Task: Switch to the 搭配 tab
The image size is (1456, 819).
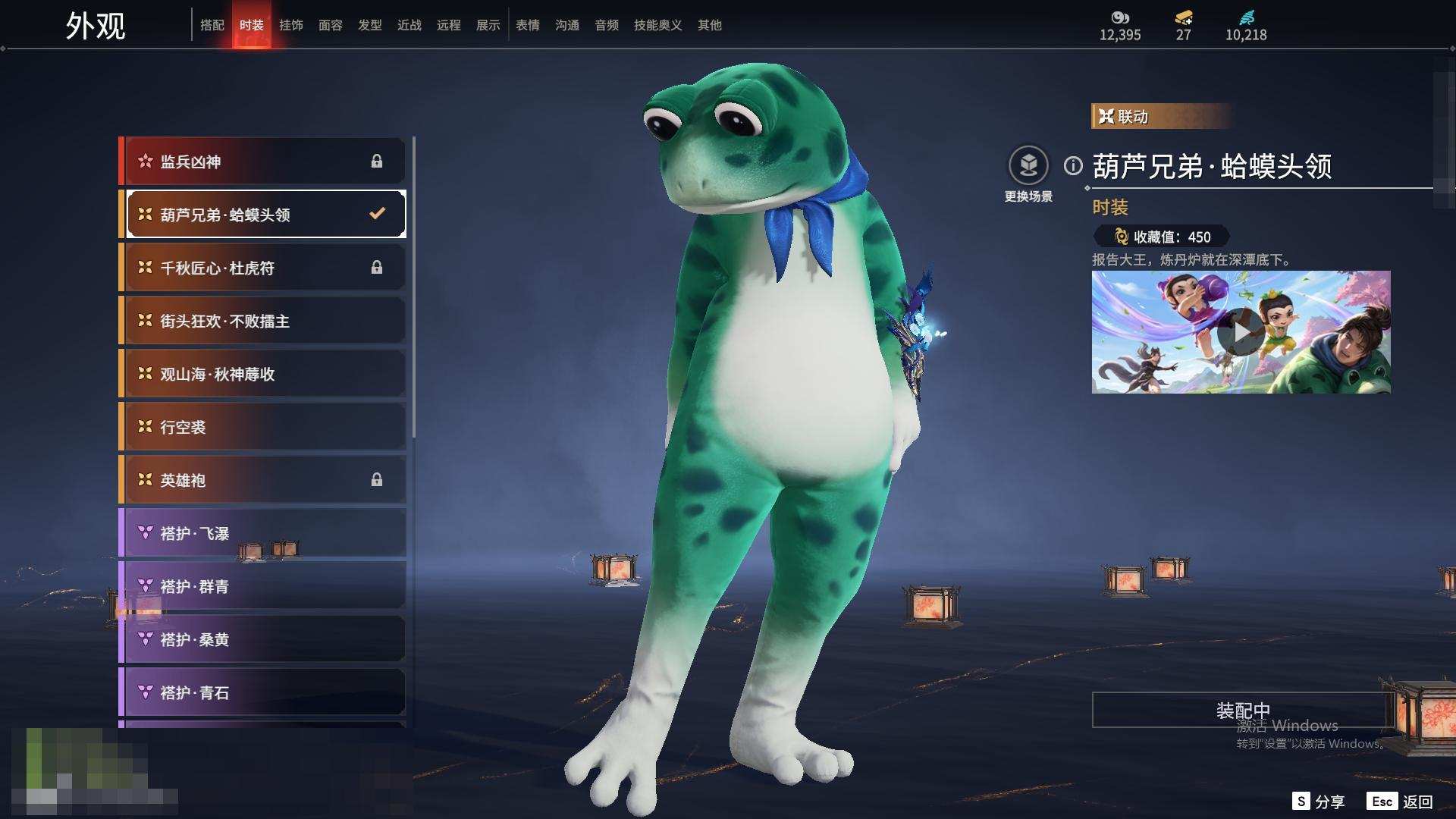Action: pos(212,25)
